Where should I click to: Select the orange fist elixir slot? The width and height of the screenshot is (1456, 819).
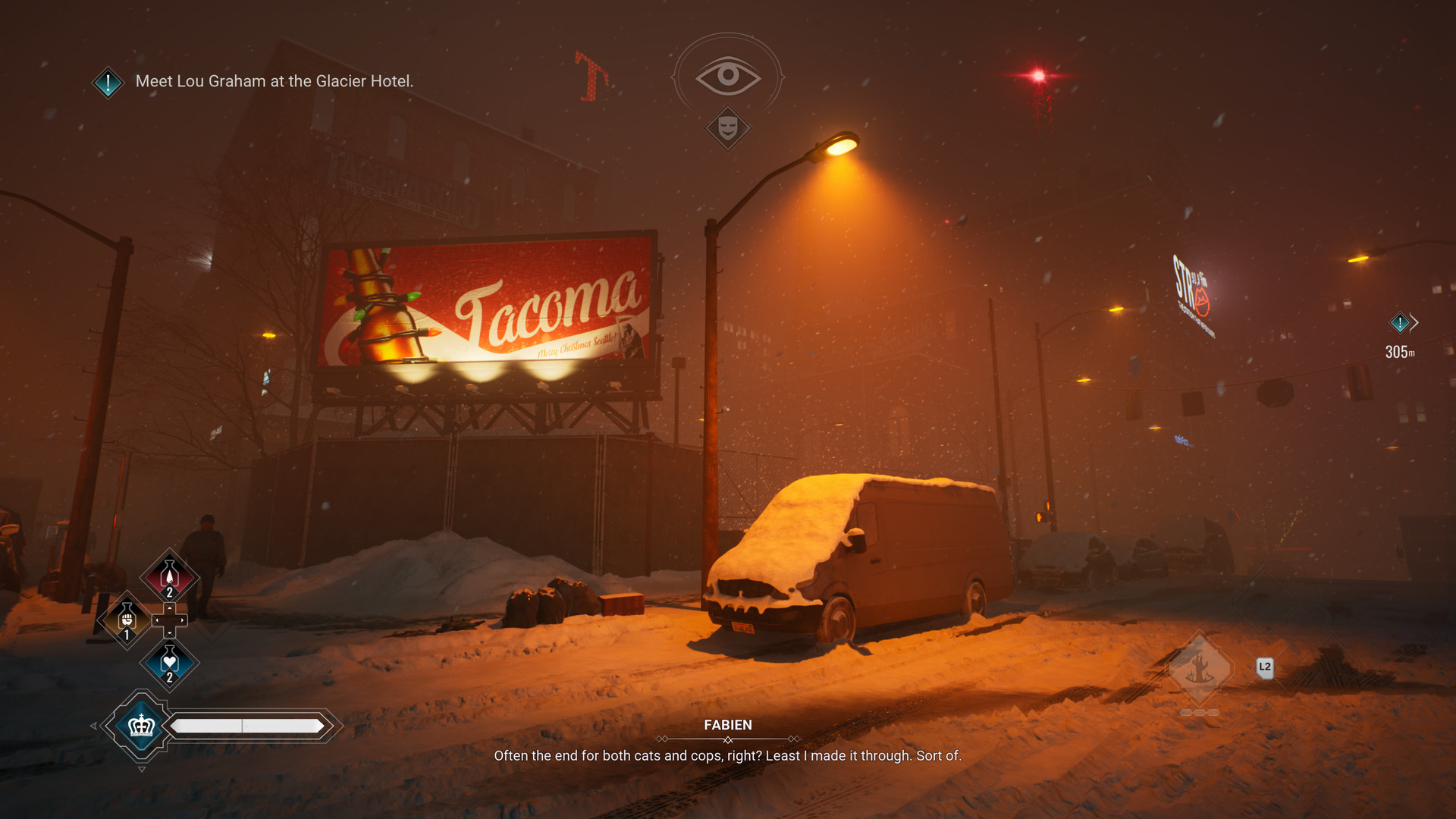click(127, 620)
